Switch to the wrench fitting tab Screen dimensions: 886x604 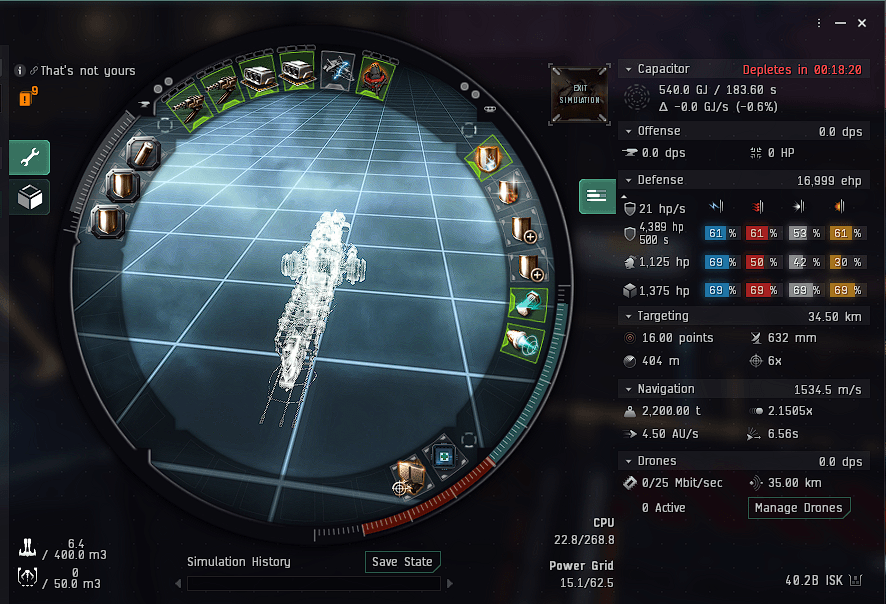click(29, 157)
